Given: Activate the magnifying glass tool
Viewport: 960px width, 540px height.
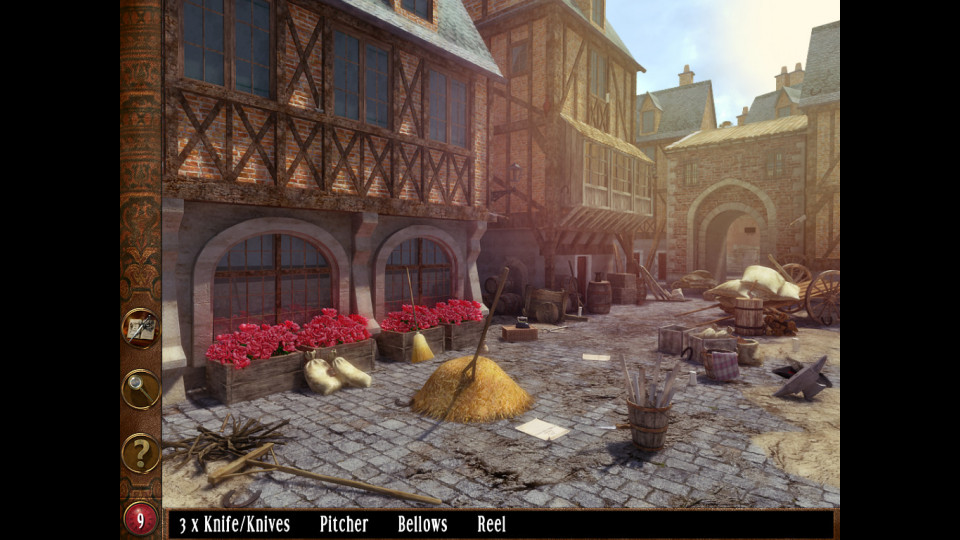Looking at the screenshot, I should click(141, 389).
